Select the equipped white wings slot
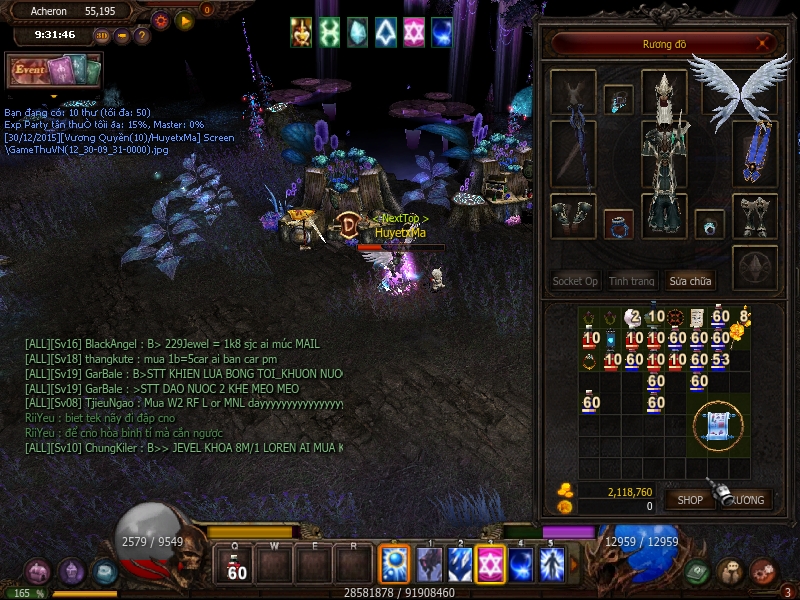This screenshot has height=600, width=800. pos(740,90)
